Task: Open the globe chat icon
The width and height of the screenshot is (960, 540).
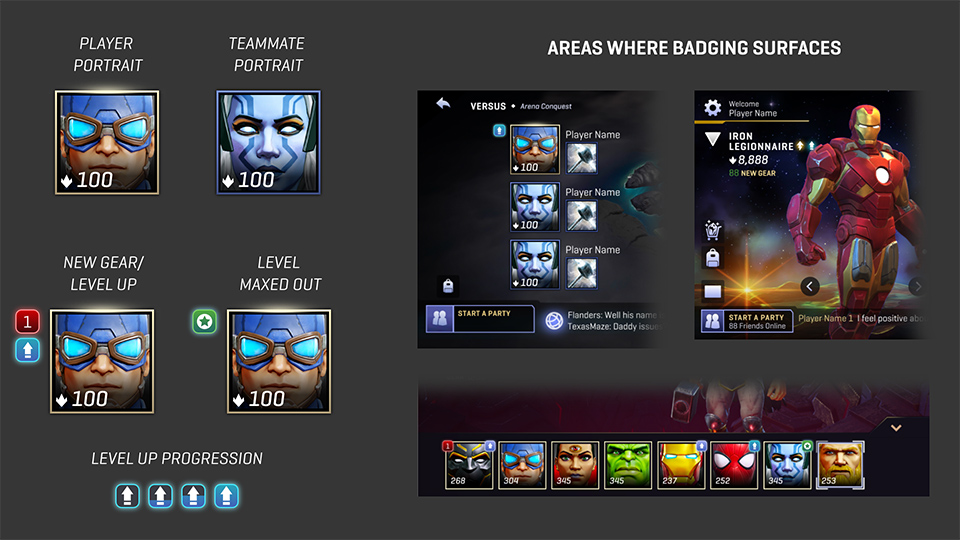Action: 554,320
